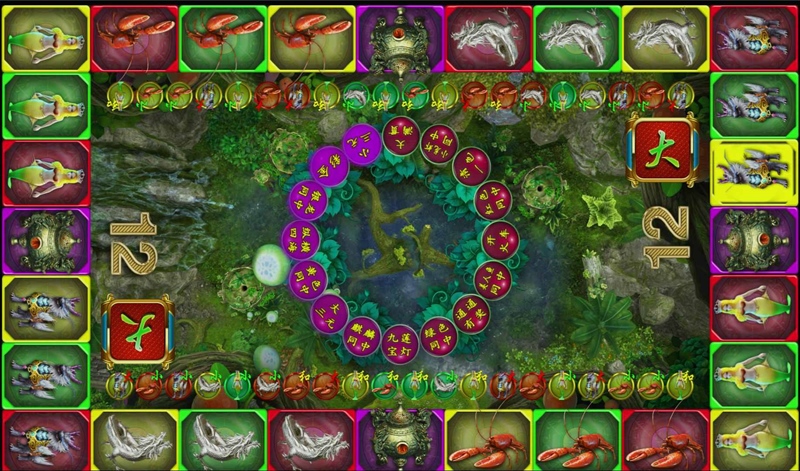Pick the bright yellow highlighted winged fish tile

point(754,167)
